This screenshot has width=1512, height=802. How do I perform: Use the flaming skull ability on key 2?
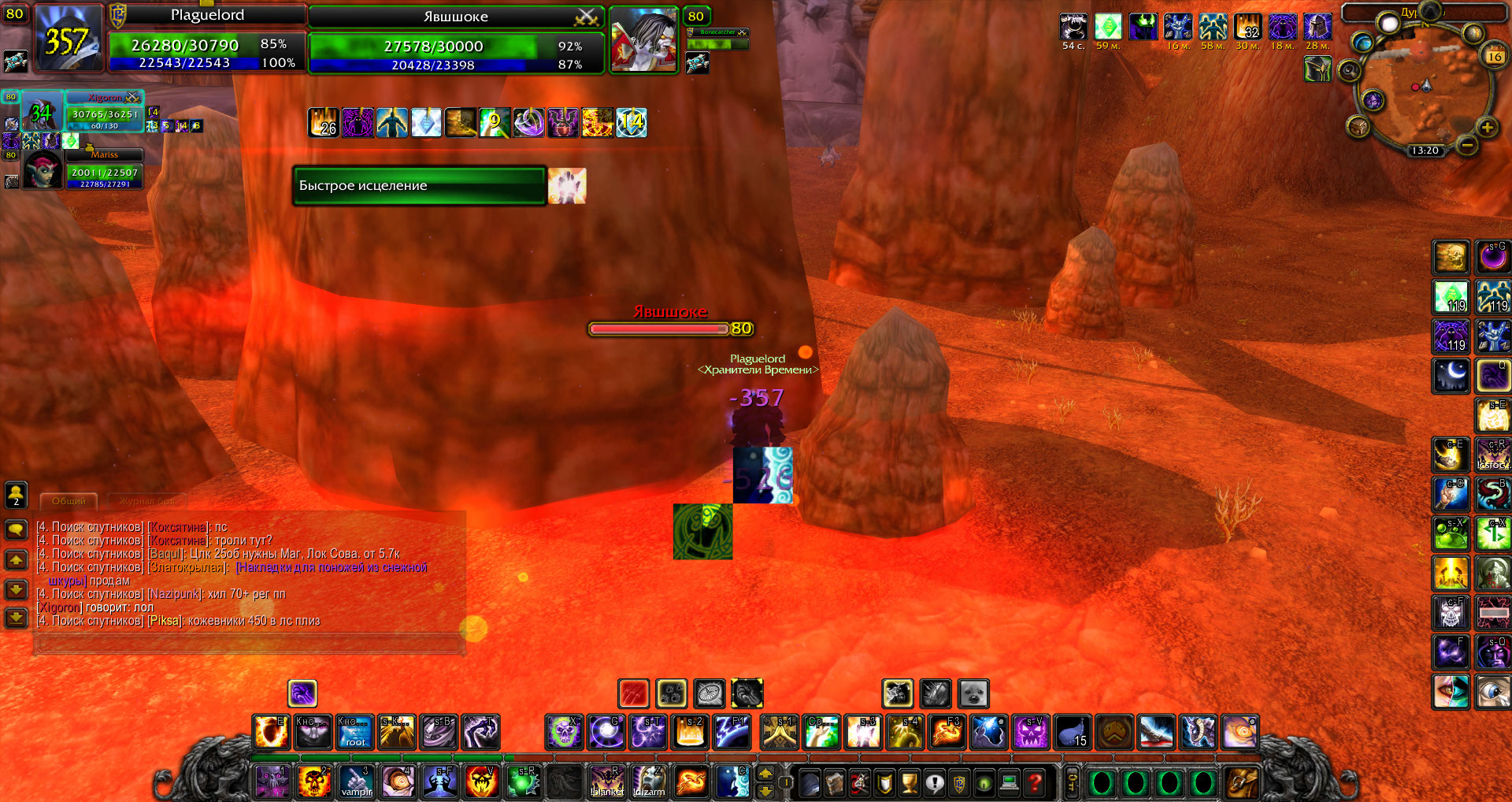(314, 782)
